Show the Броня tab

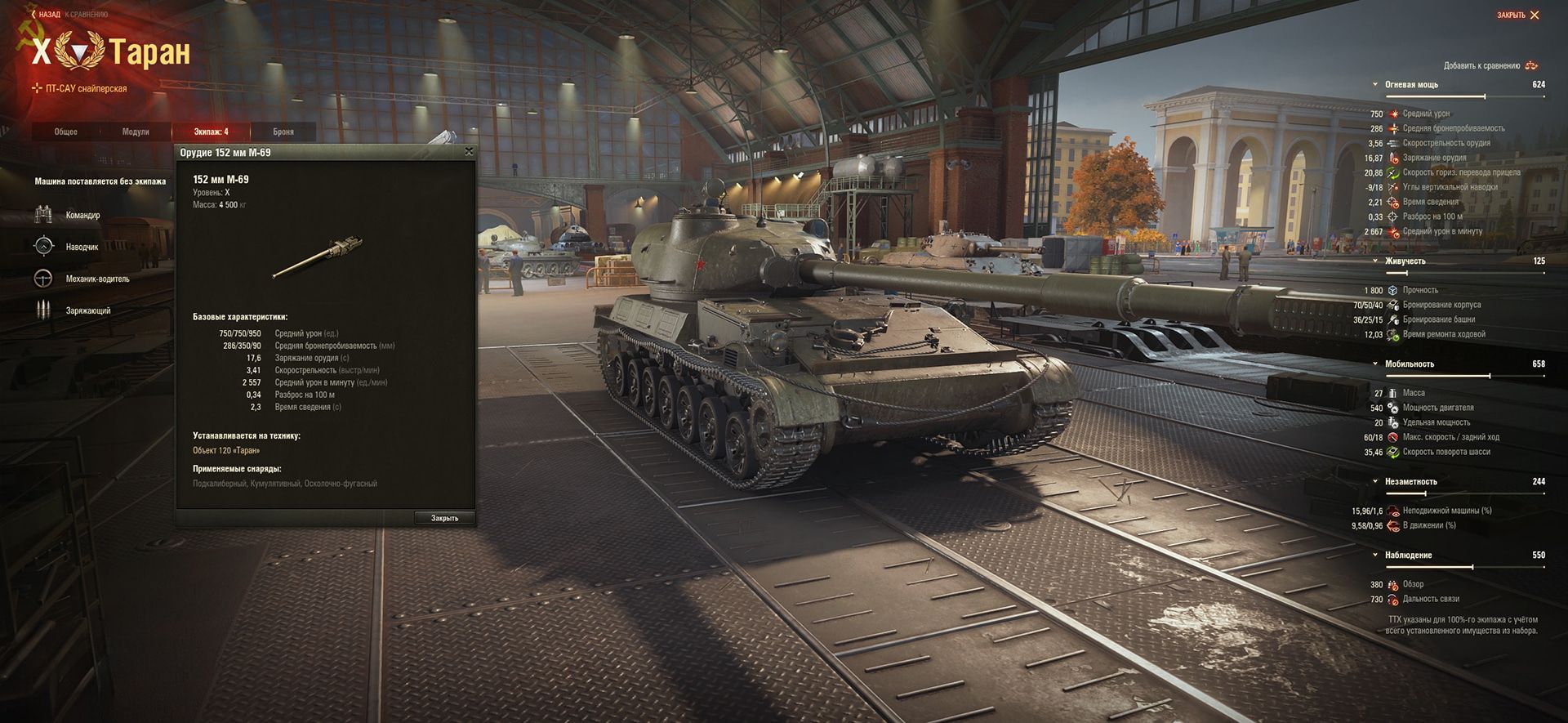point(283,132)
